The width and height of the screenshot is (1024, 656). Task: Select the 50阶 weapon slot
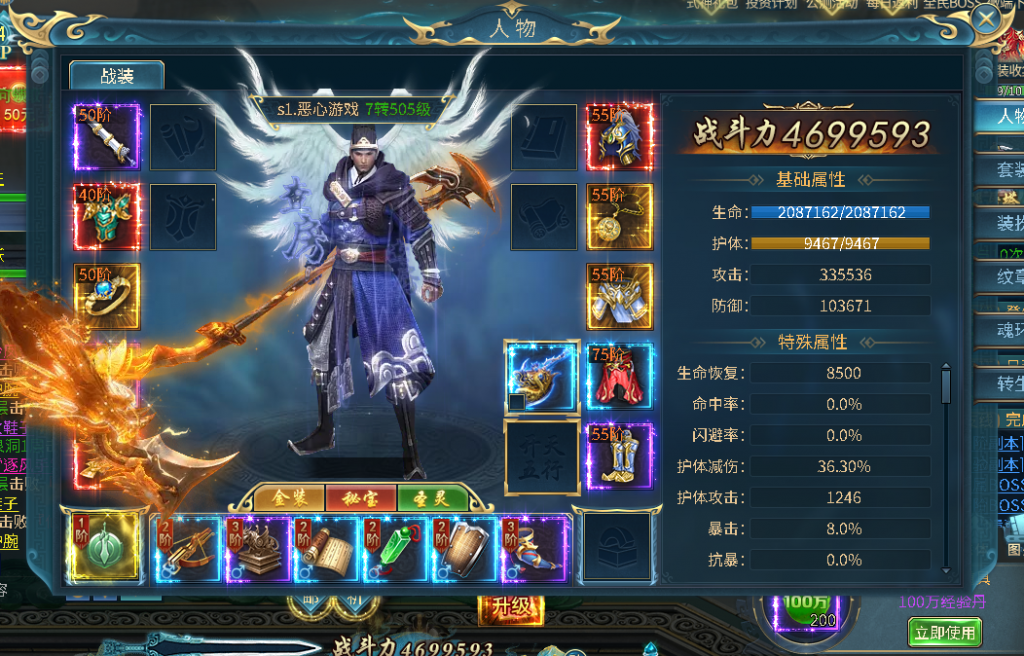107,137
